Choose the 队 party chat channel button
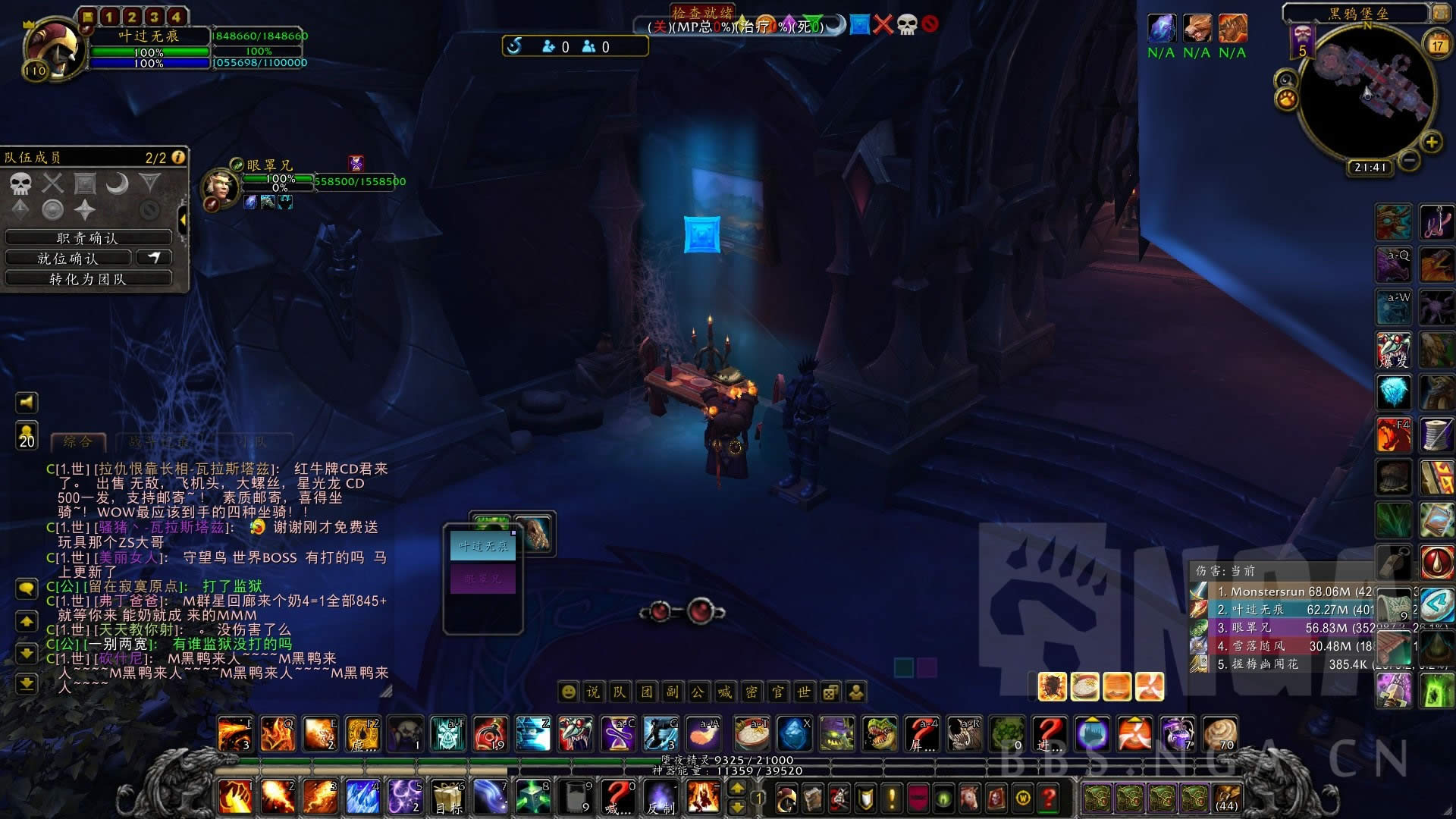This screenshot has height=819, width=1456. (x=620, y=692)
